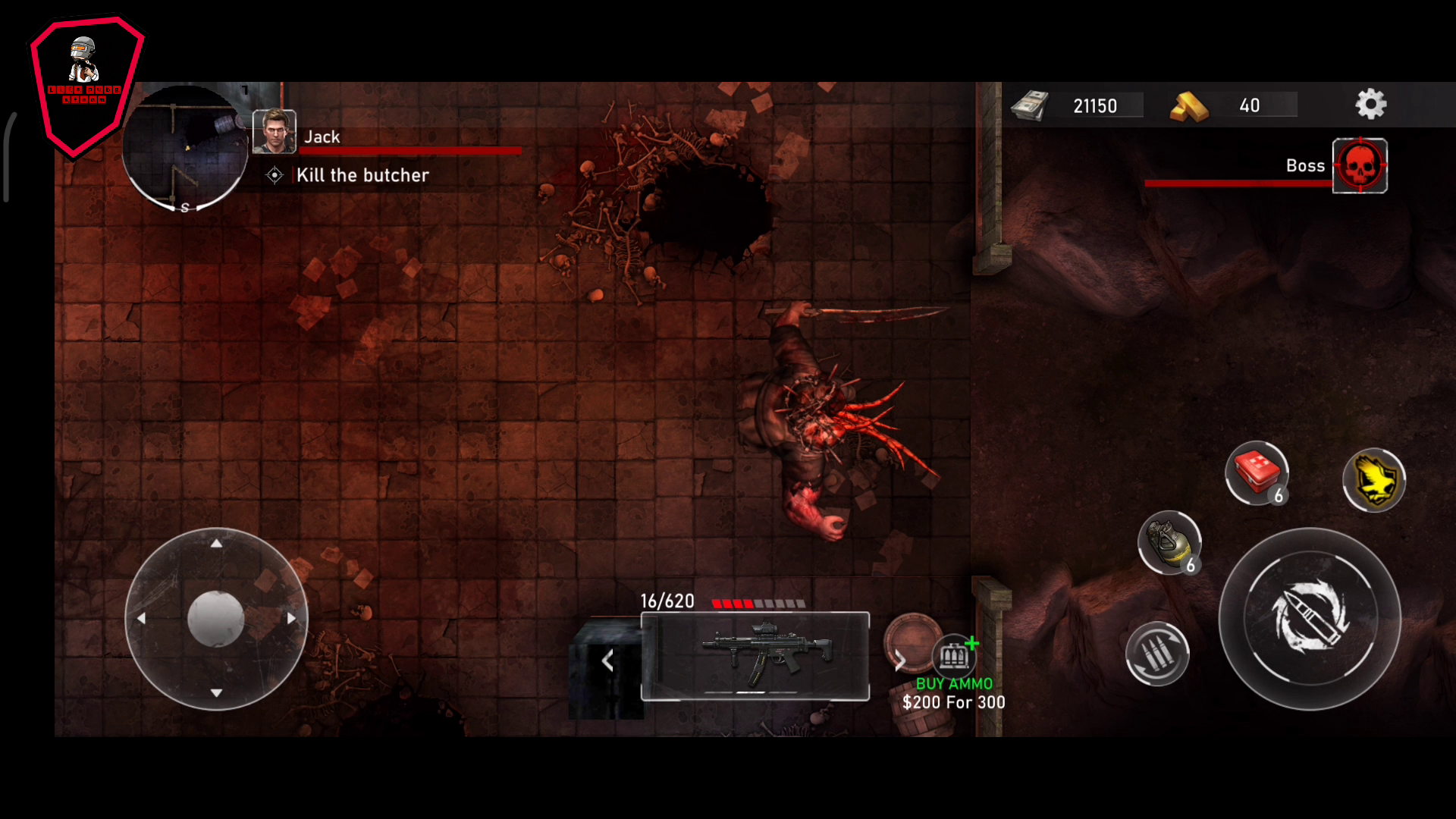Switch to the previous weapon arrow
Viewport: 1456px width, 819px height.
[607, 661]
